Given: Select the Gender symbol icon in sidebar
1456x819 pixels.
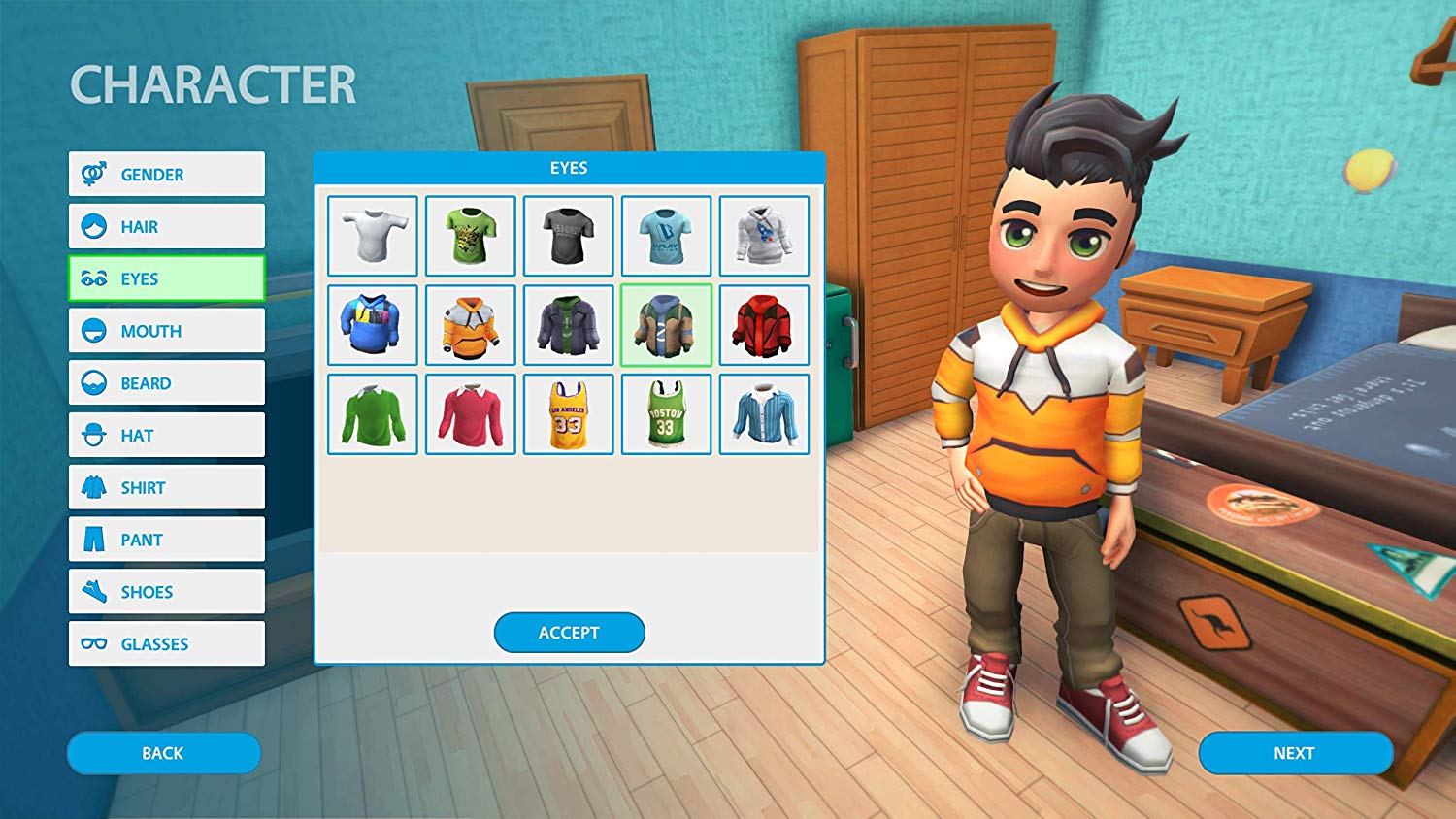Looking at the screenshot, I should (x=92, y=174).
